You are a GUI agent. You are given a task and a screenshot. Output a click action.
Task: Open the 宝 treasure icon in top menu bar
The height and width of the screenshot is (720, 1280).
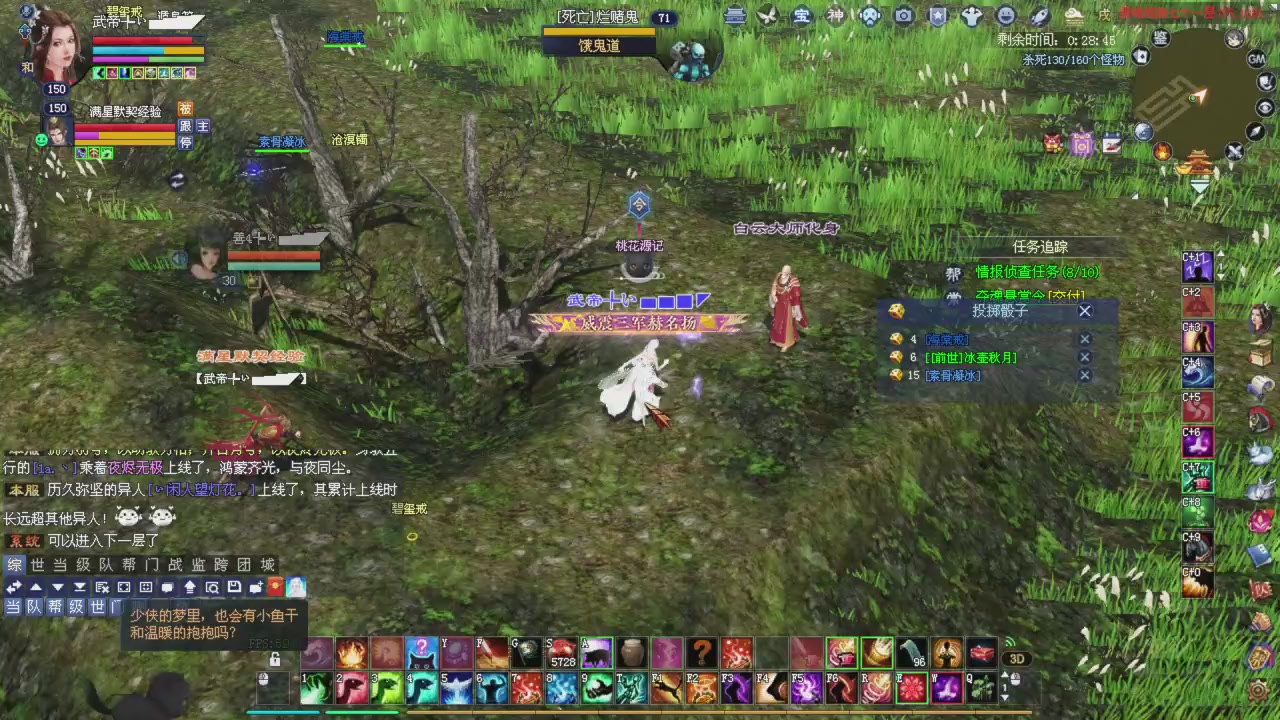(800, 16)
